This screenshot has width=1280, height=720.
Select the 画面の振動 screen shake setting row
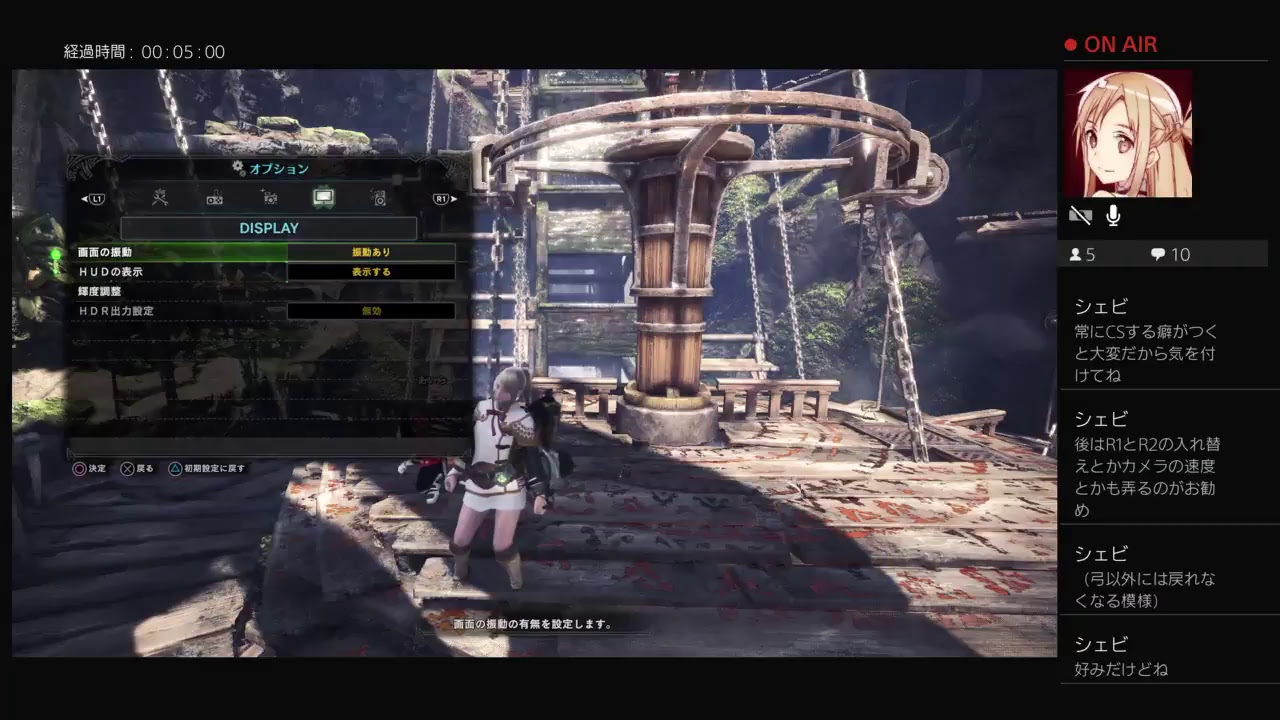click(x=182, y=252)
